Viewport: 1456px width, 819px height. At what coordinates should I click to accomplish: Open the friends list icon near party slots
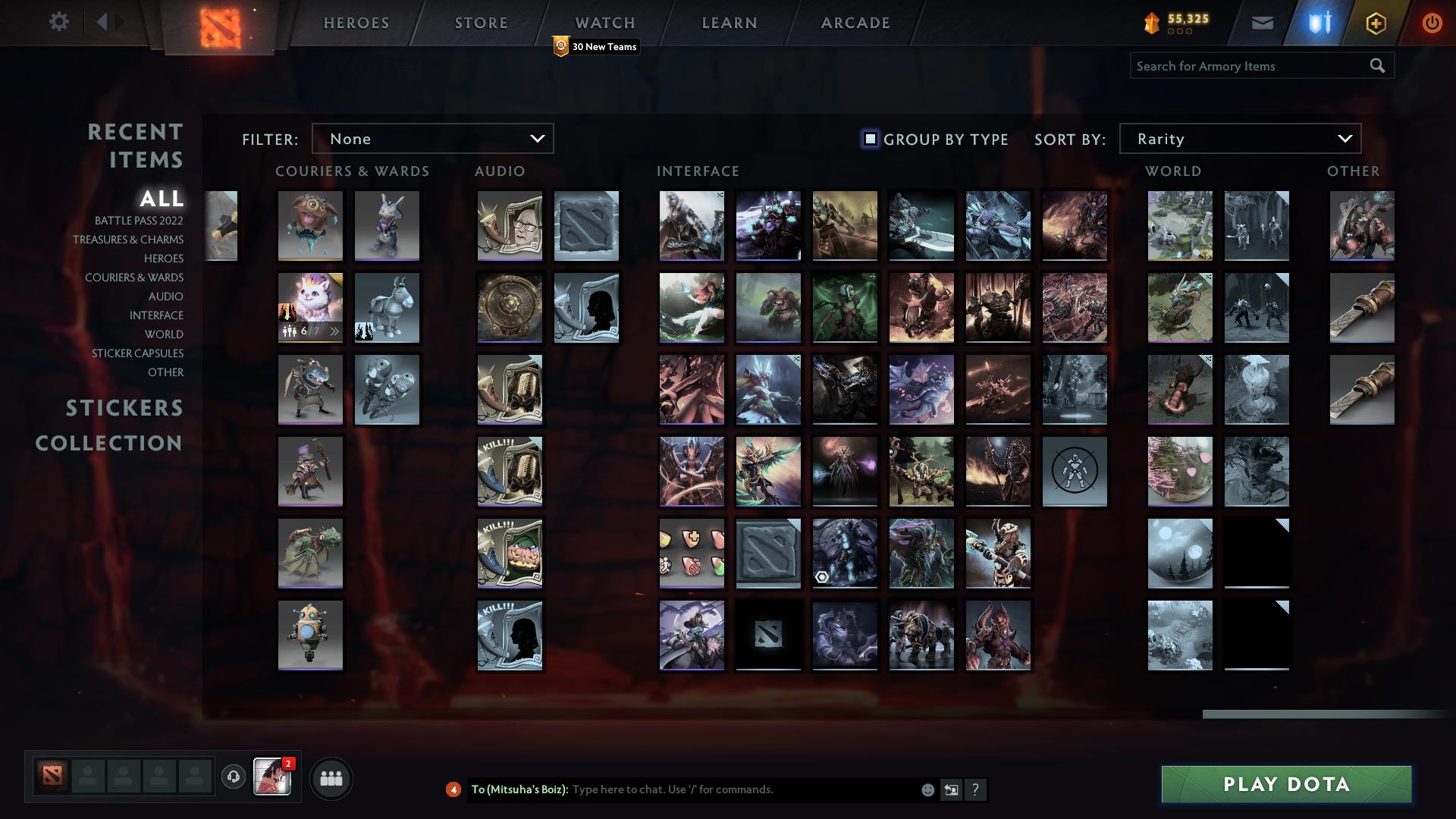[x=331, y=777]
